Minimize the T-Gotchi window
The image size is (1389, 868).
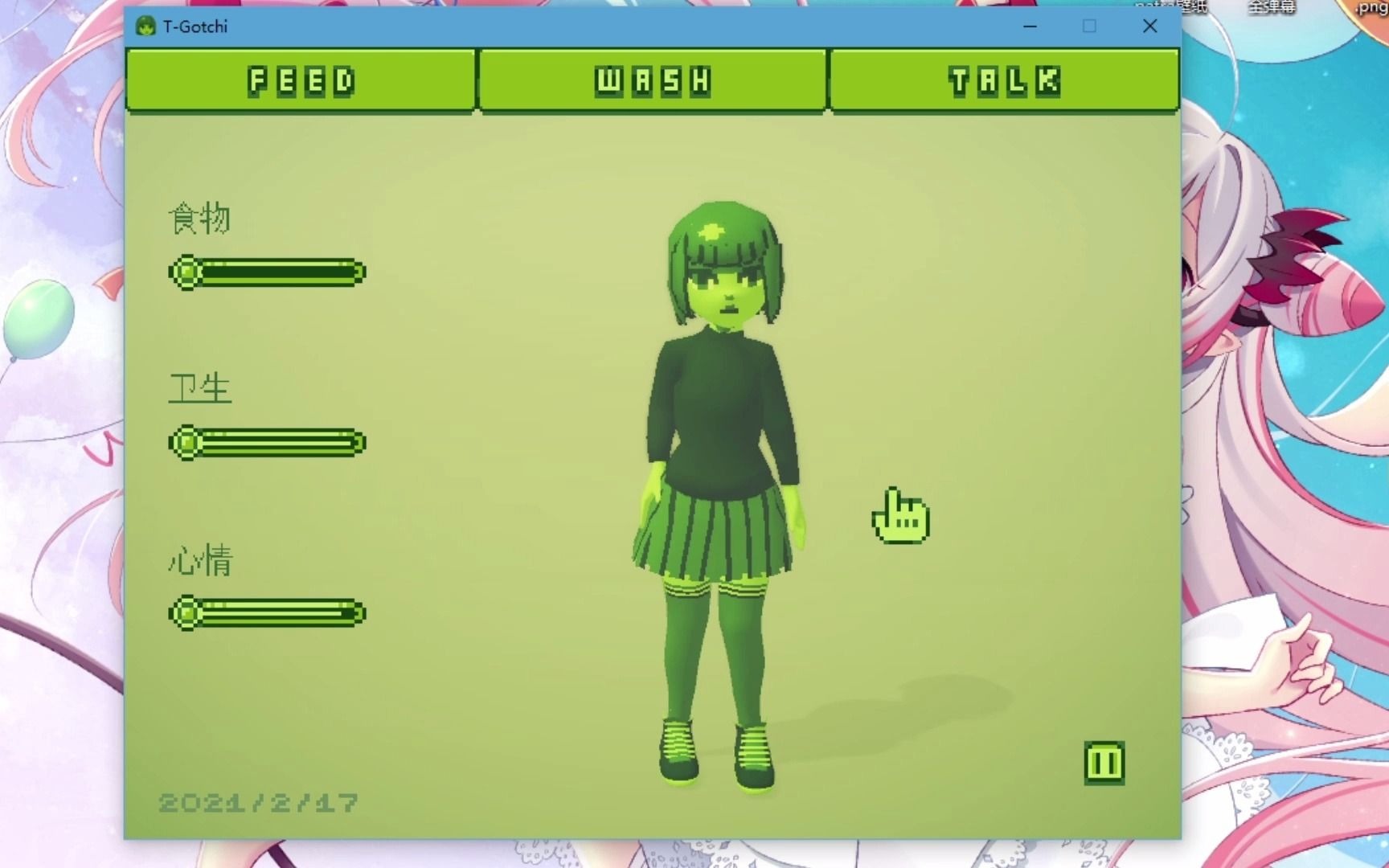[x=1030, y=27]
